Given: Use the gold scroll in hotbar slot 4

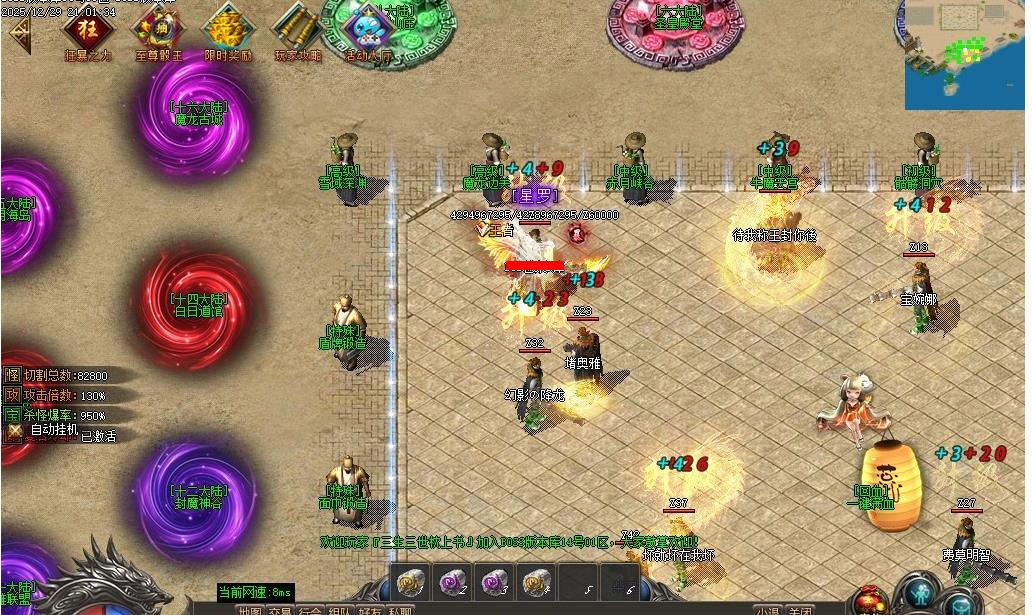Looking at the screenshot, I should [x=535, y=581].
